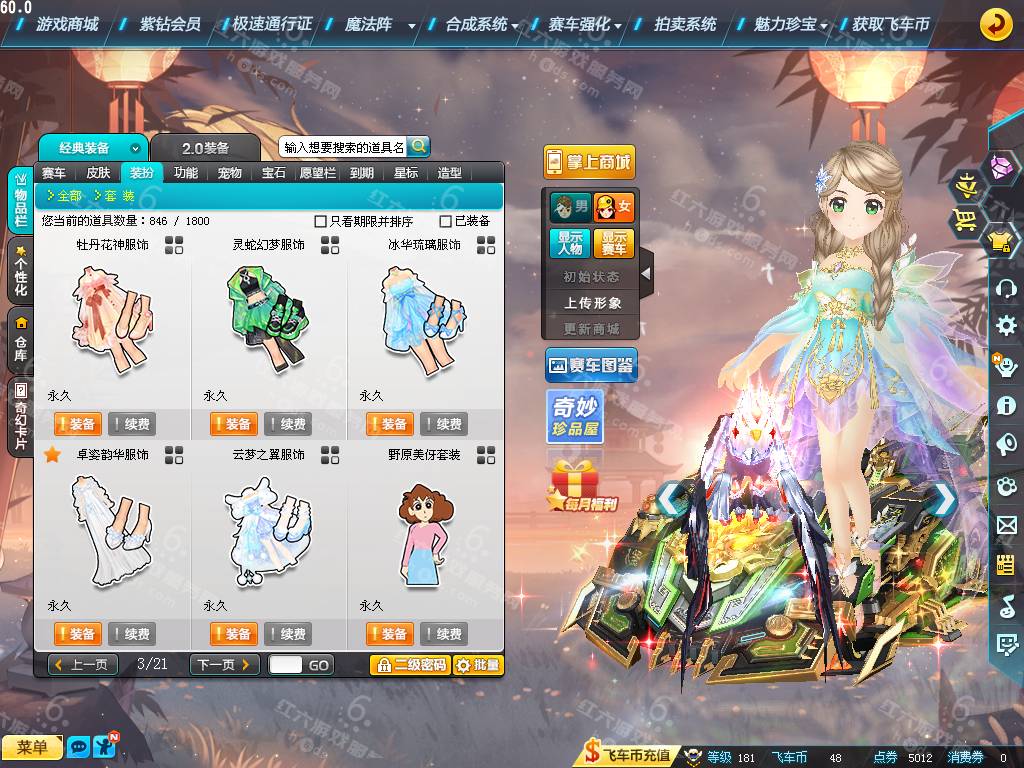This screenshot has width=1024, height=768.
Task: Open the 拍卖系统 auction menu
Action: [x=685, y=24]
